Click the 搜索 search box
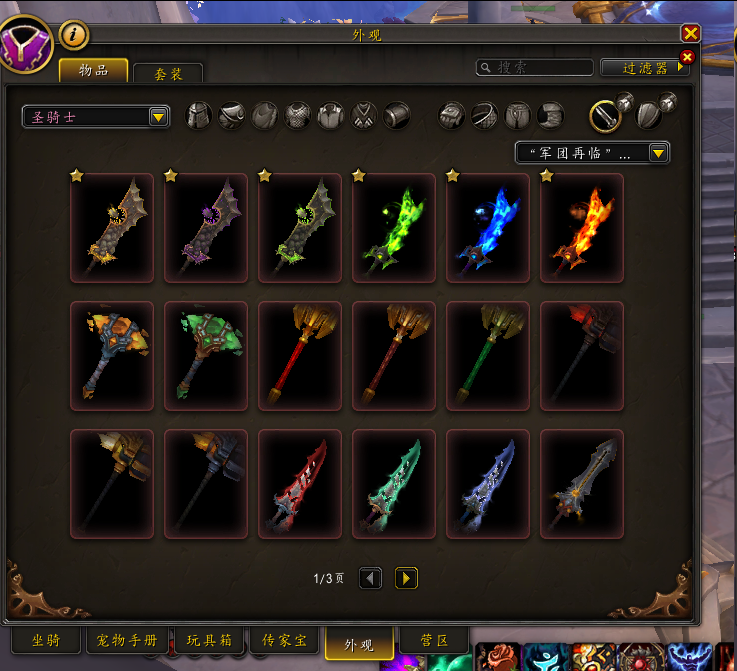The height and width of the screenshot is (671, 737). click(x=534, y=68)
